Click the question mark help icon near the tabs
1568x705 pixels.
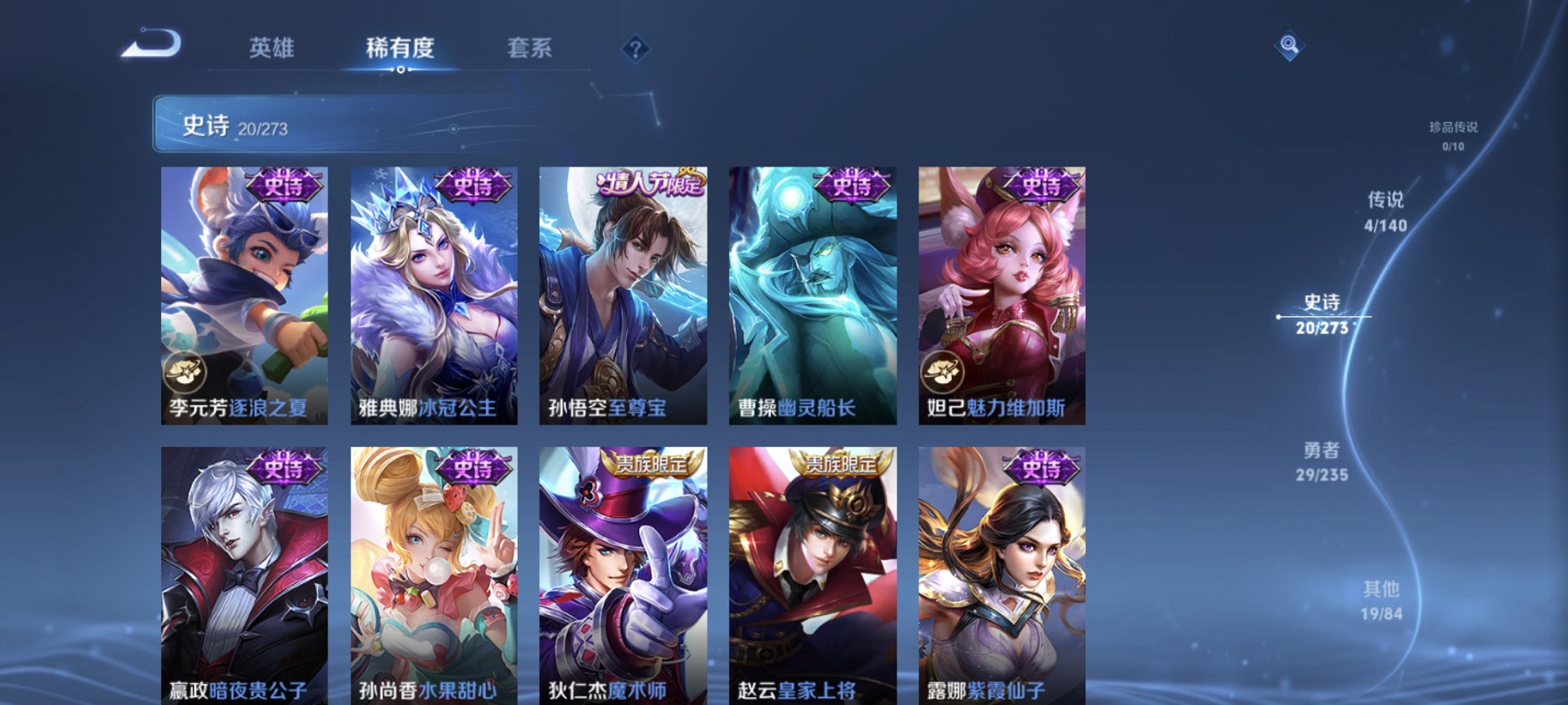636,48
